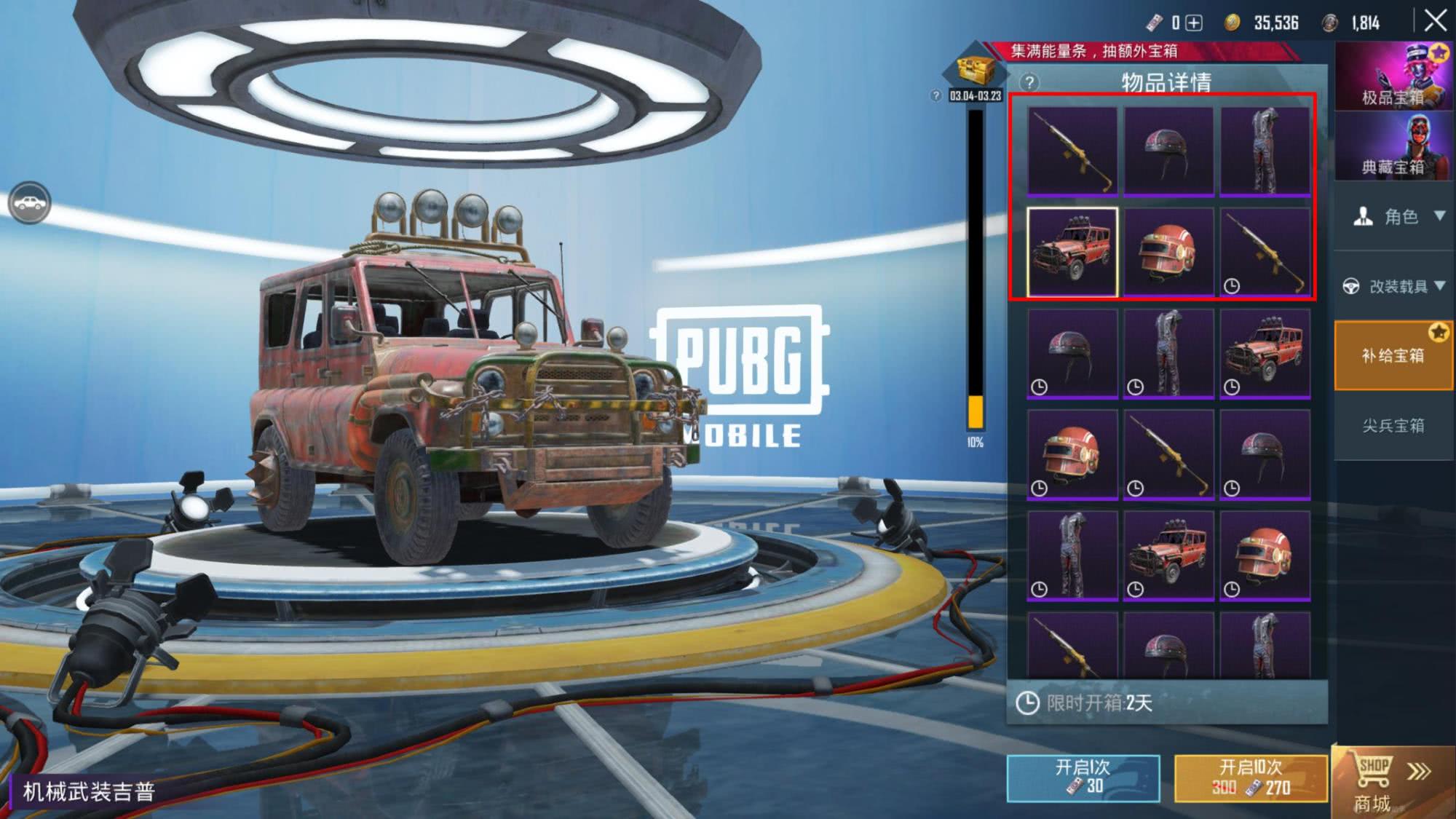
Task: Click the car view icon button
Action: (29, 202)
